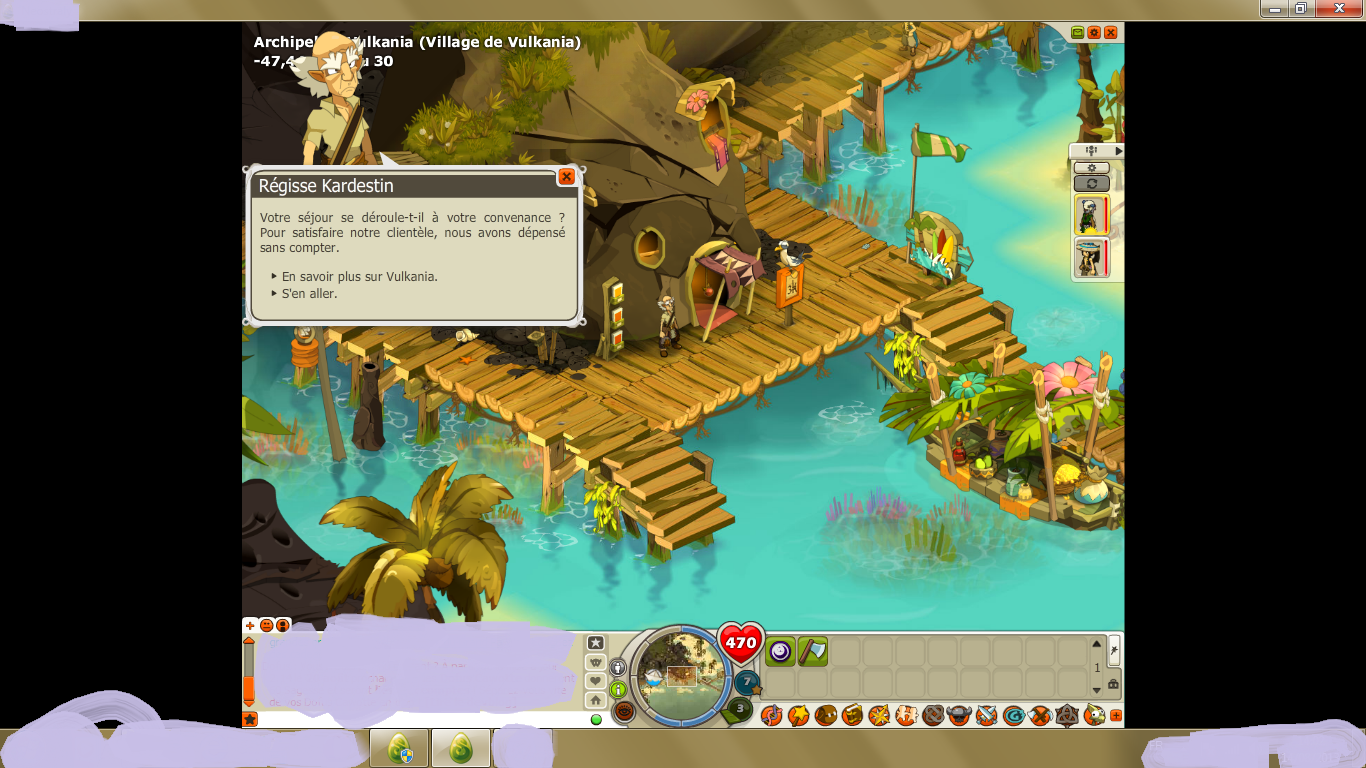Choose "En savoir plus sur Vulkania" reply
The height and width of the screenshot is (768, 1366).
pyautogui.click(x=359, y=276)
